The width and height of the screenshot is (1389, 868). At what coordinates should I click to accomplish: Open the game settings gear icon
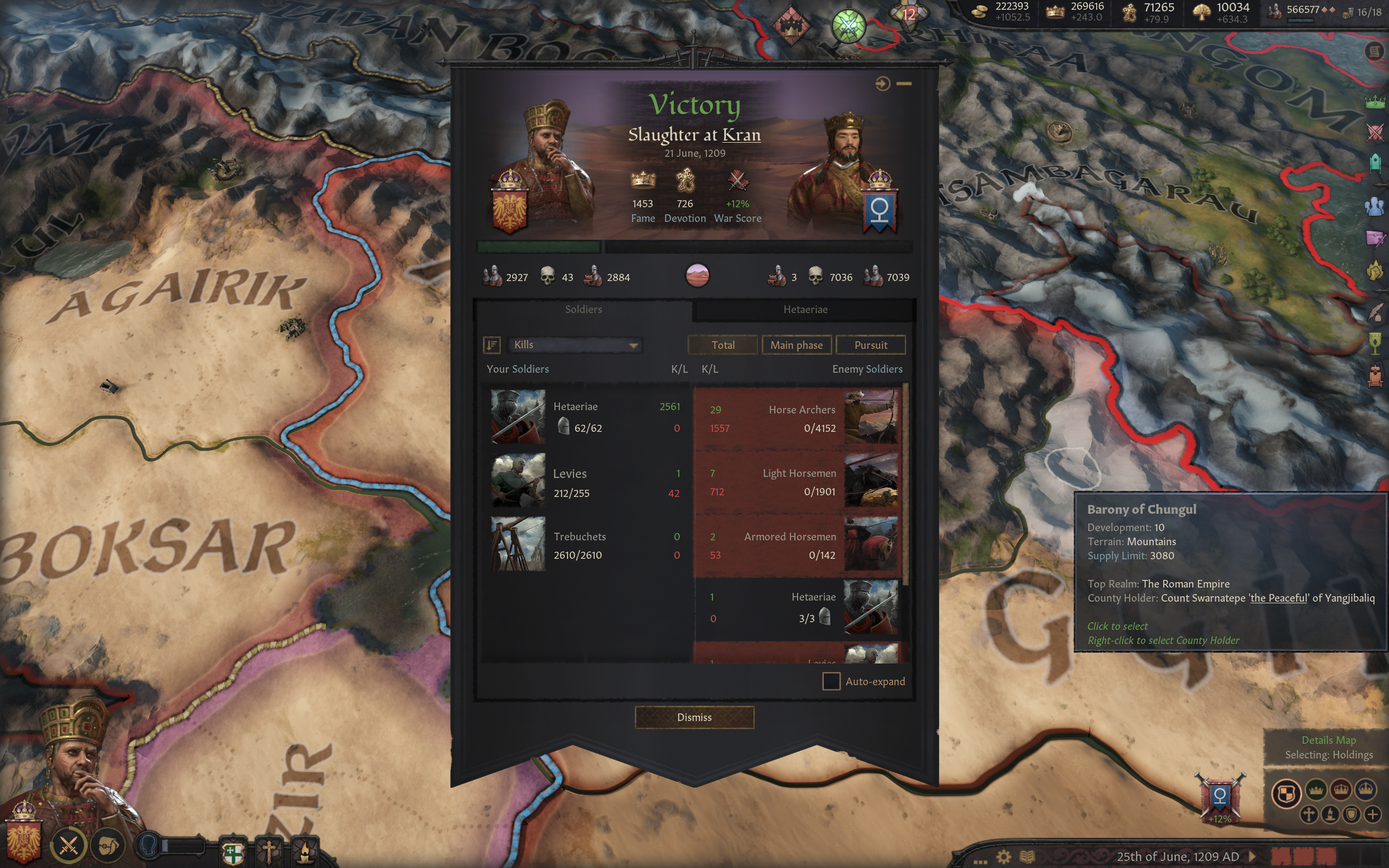(x=1003, y=857)
